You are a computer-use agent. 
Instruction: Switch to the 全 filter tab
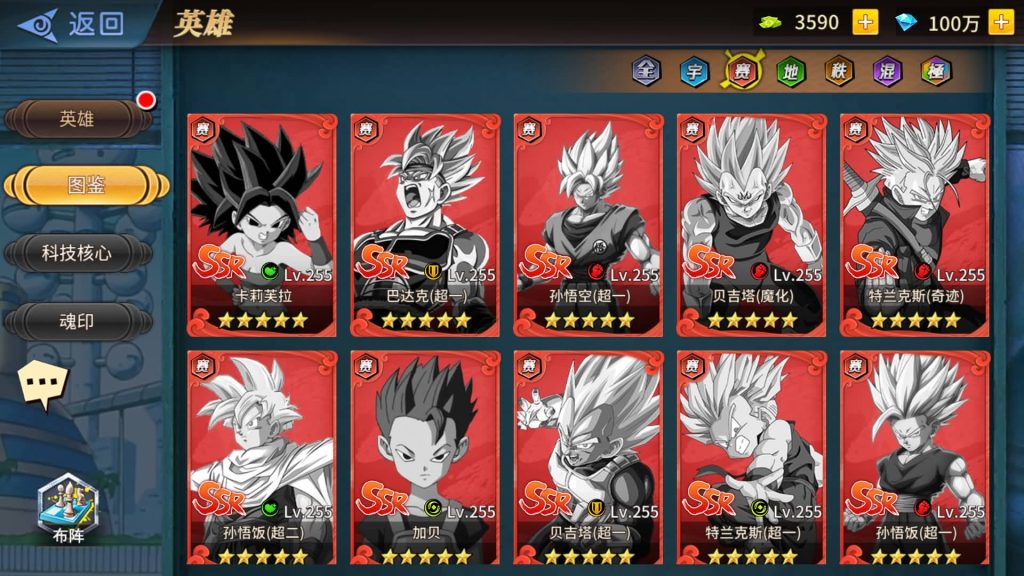(x=647, y=71)
